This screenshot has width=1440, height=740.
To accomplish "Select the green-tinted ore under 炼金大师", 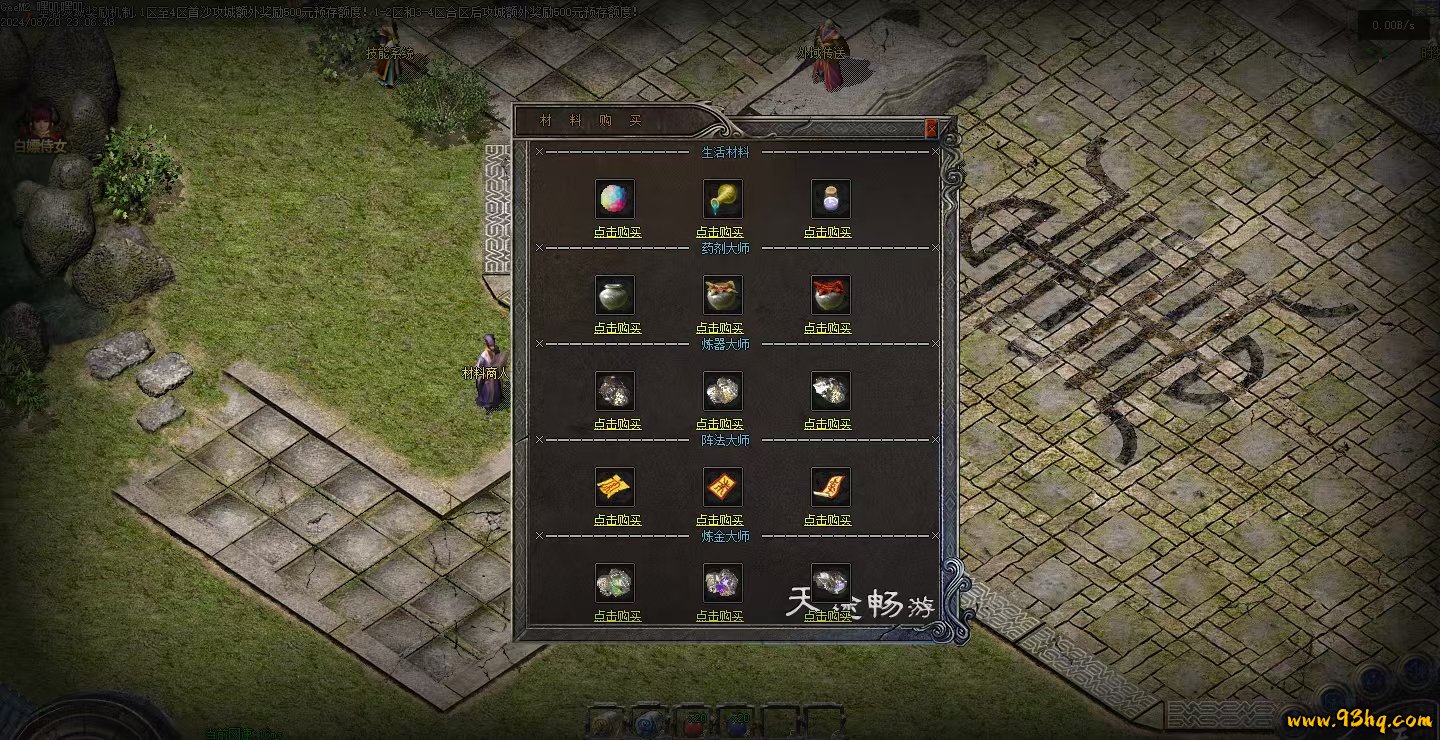I will point(615,582).
